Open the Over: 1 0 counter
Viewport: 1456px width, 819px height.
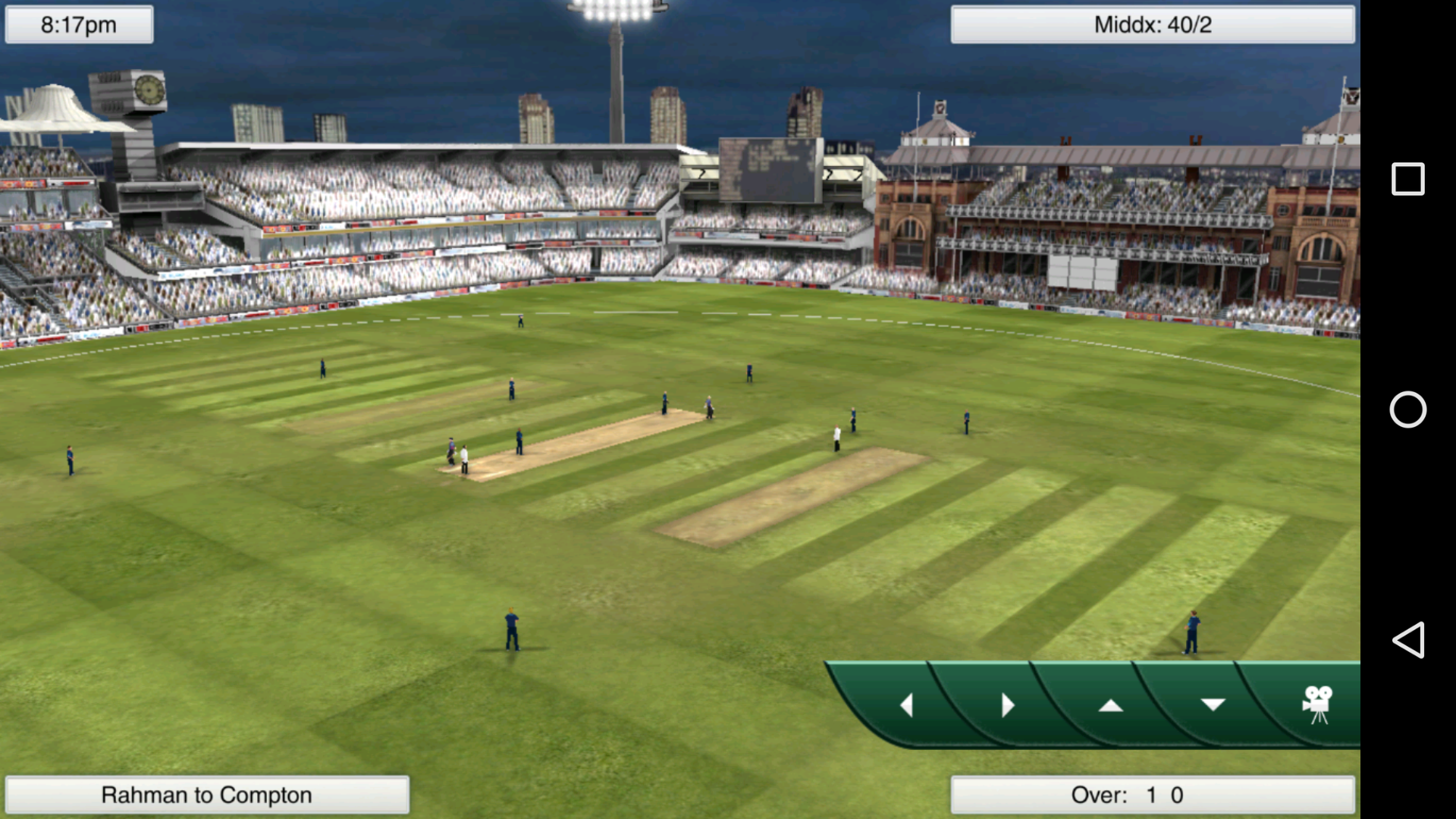(1152, 795)
